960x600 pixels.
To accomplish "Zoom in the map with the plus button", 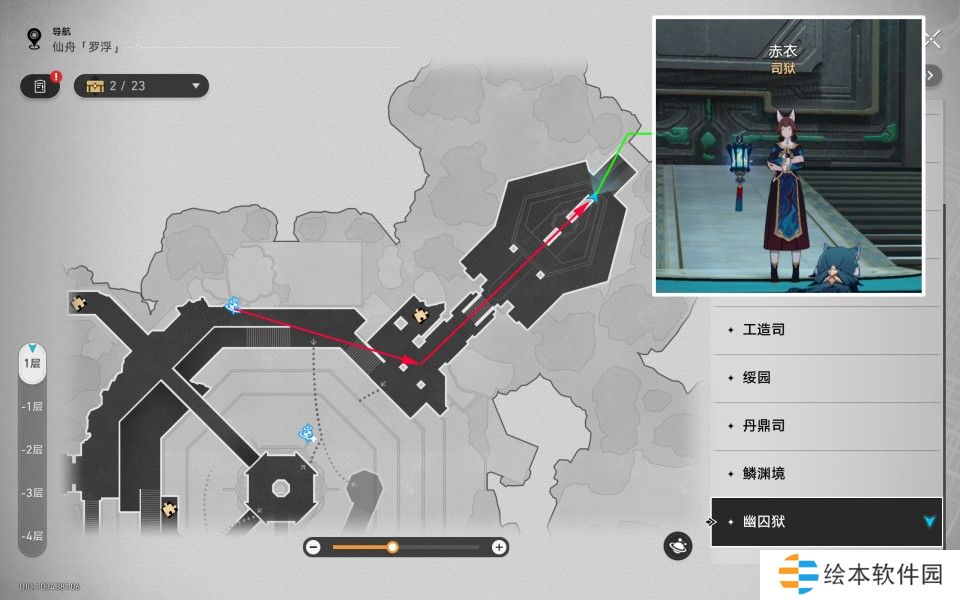I will (x=499, y=547).
